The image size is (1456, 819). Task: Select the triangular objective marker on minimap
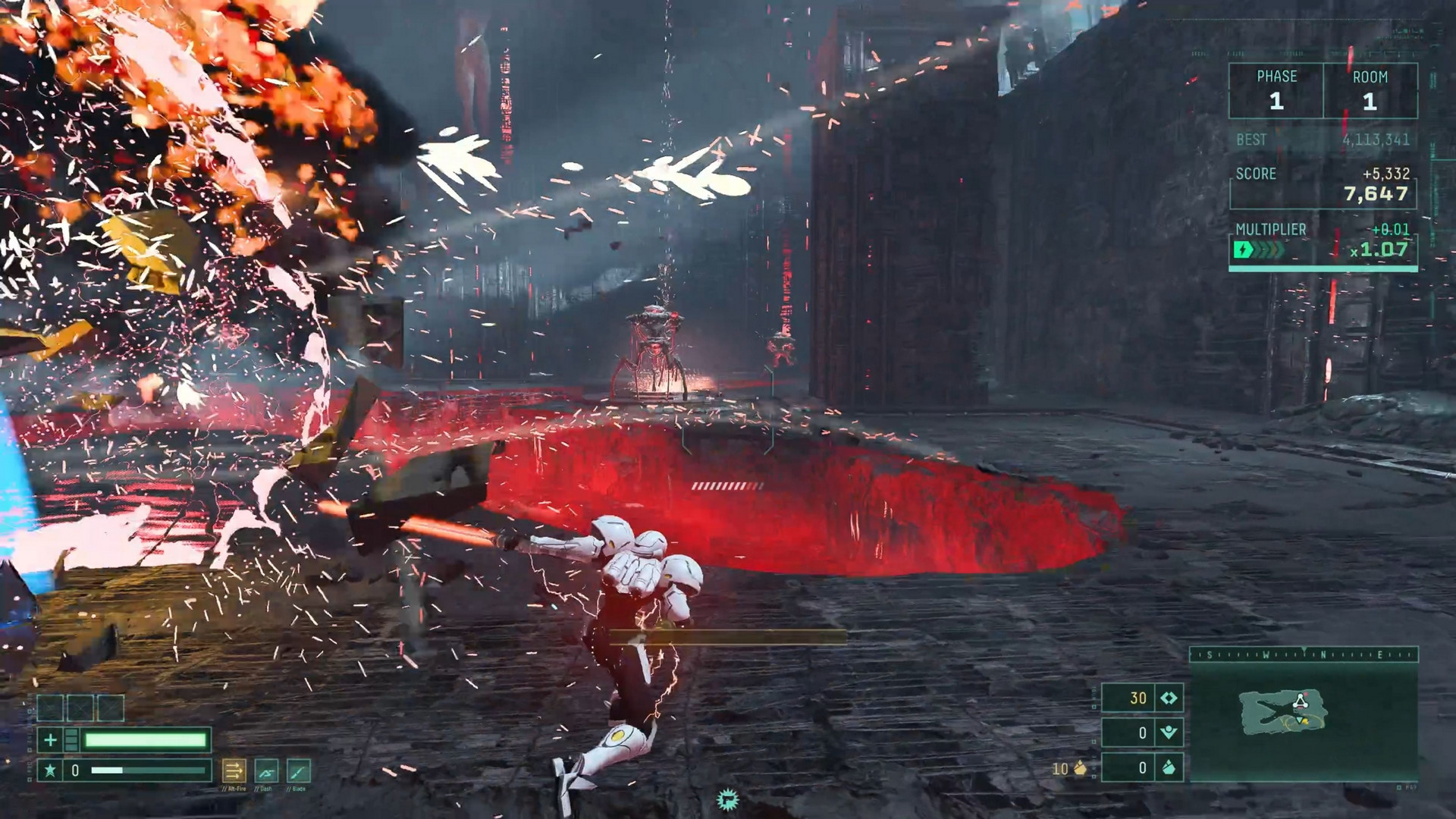coord(1301,701)
